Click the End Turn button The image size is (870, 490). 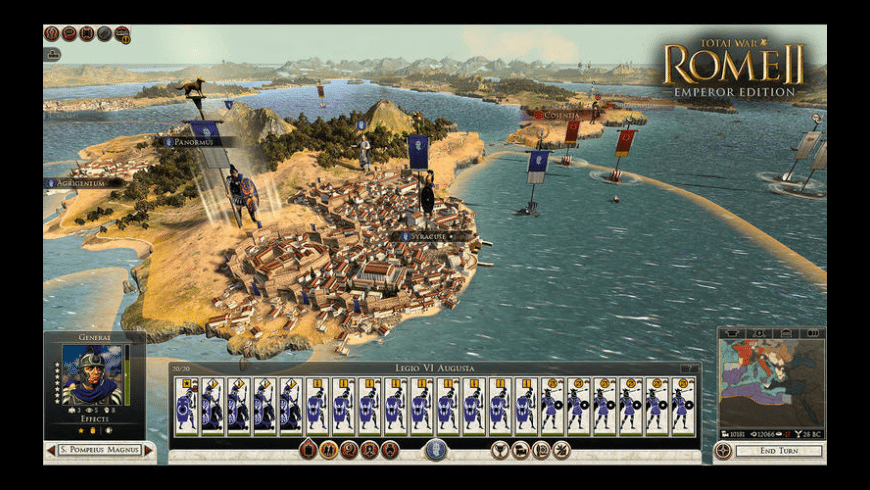[779, 451]
